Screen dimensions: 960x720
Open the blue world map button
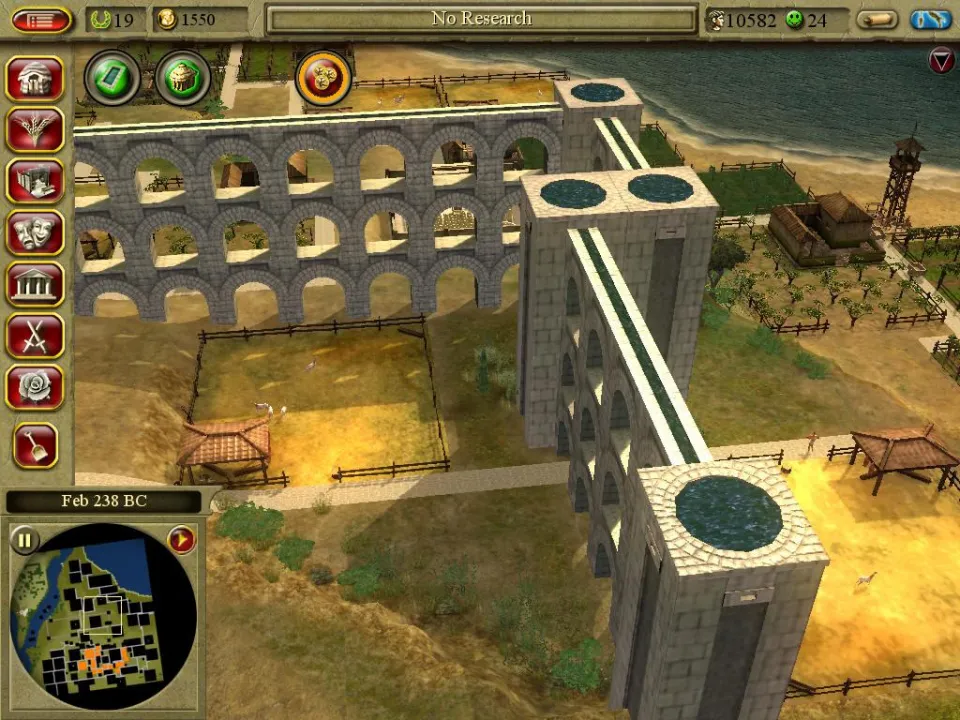[930, 19]
